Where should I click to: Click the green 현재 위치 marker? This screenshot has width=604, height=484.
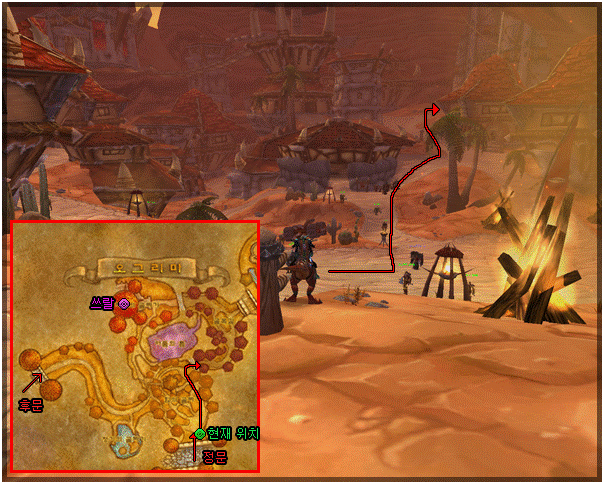[200, 434]
